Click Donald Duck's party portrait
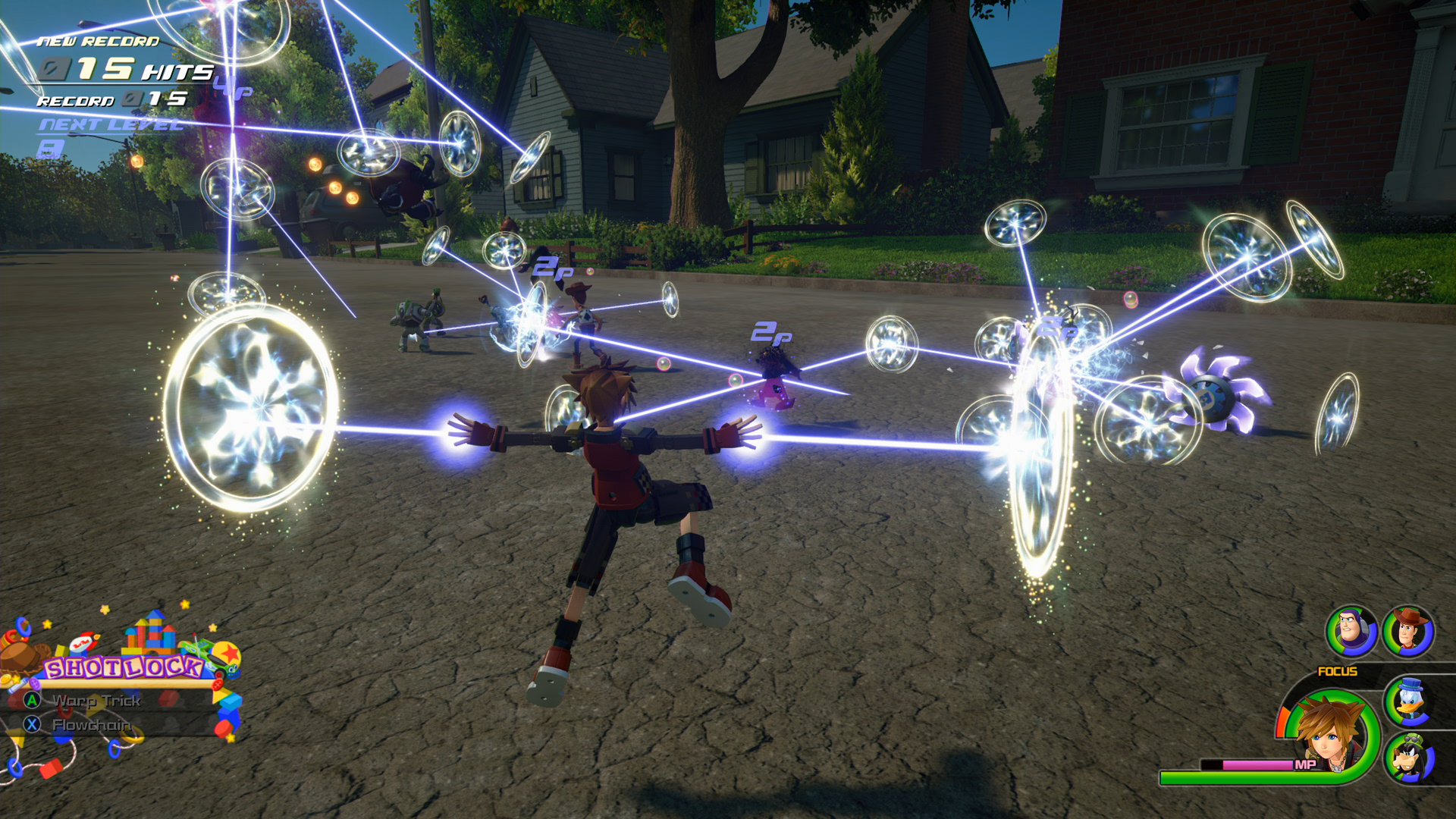Image resolution: width=1456 pixels, height=819 pixels. tap(1409, 701)
